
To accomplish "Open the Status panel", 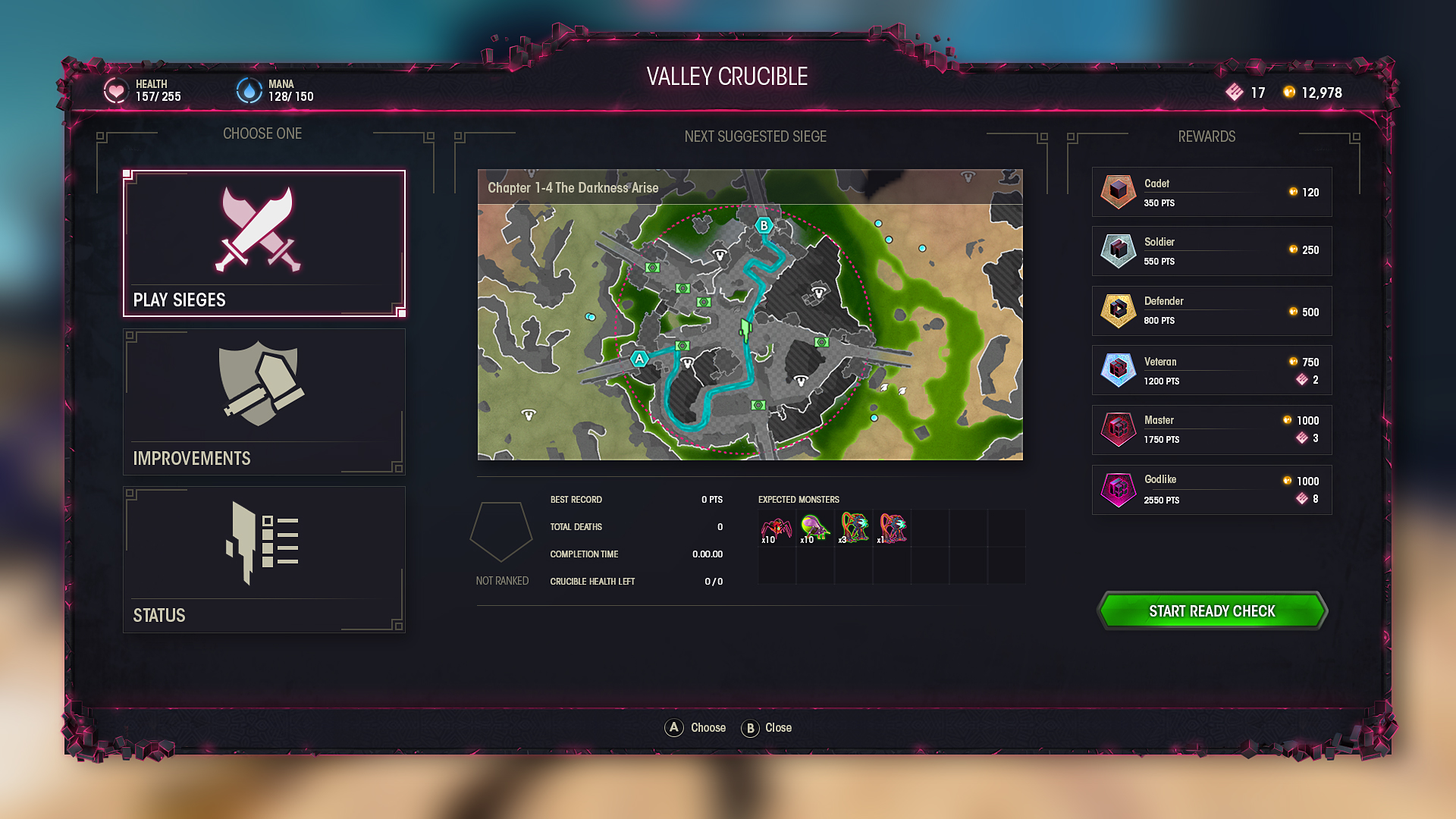I will [264, 560].
